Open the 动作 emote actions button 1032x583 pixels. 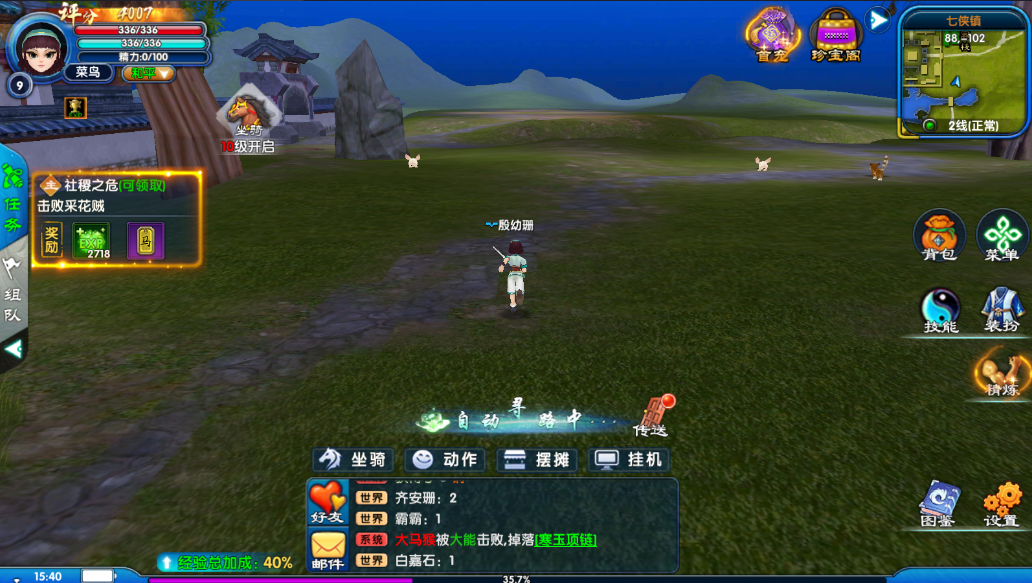[446, 460]
